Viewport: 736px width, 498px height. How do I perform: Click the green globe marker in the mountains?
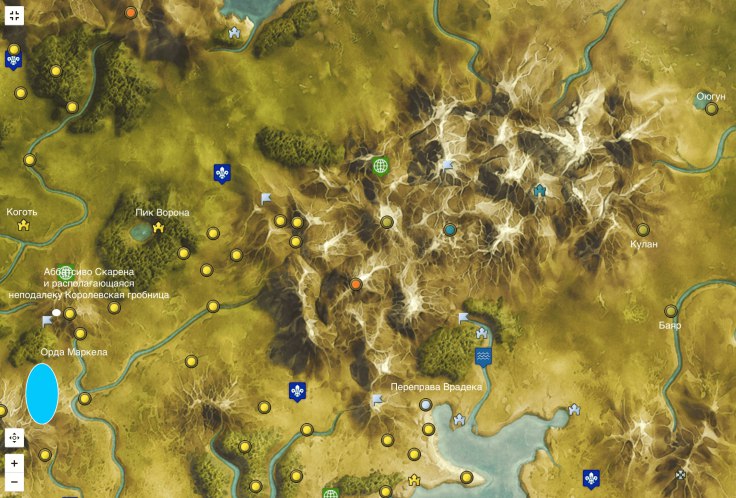click(x=380, y=166)
